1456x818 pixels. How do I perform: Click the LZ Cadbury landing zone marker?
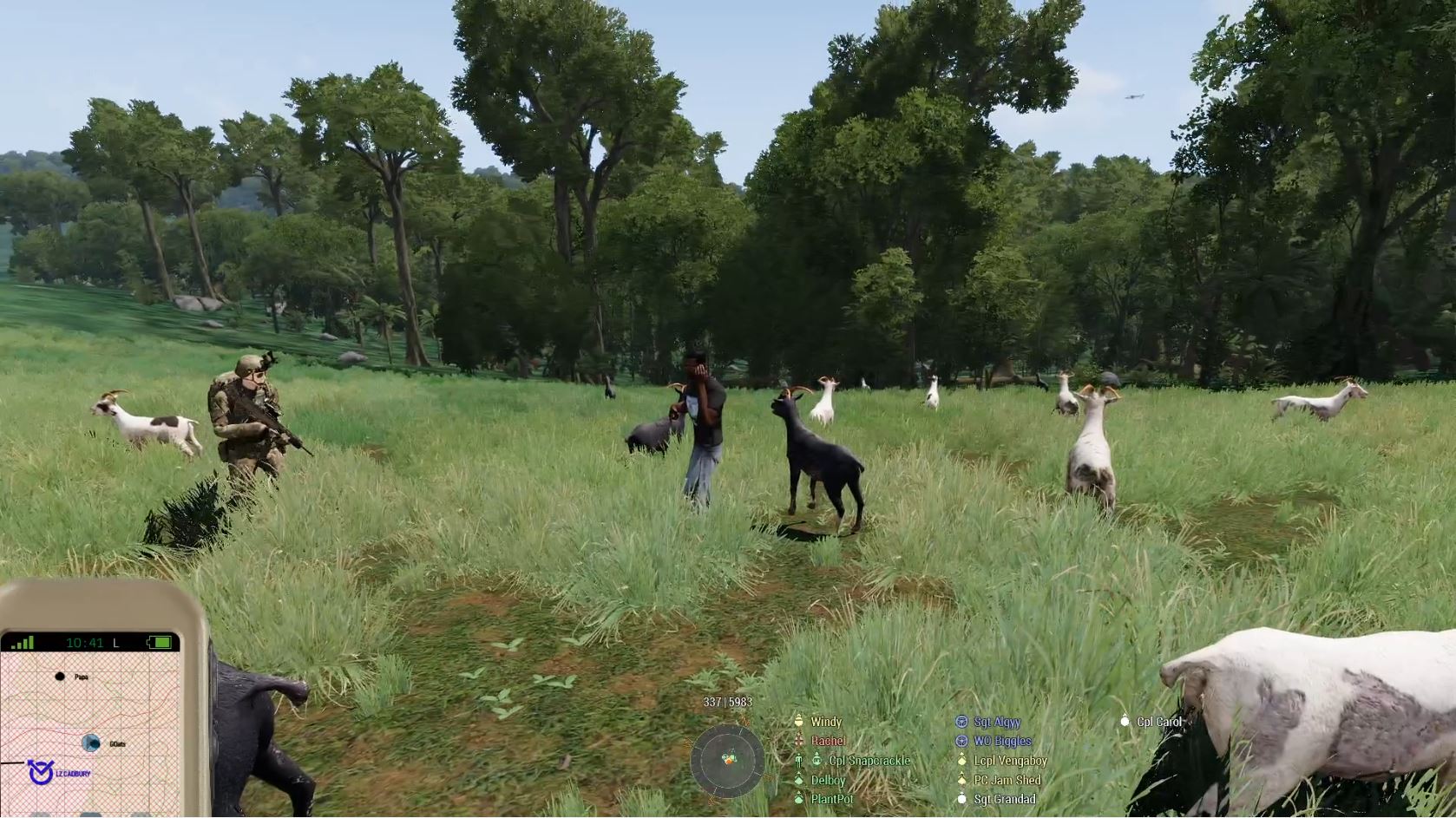[x=40, y=772]
